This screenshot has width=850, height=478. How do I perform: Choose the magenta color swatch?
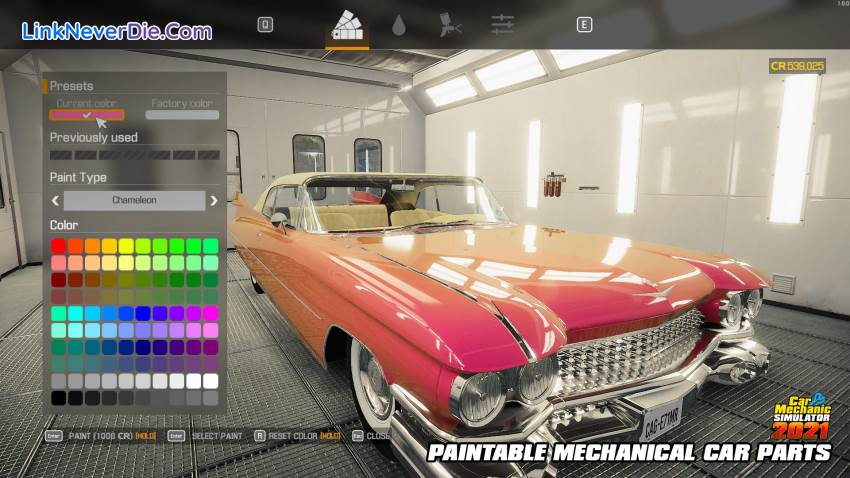[211, 314]
